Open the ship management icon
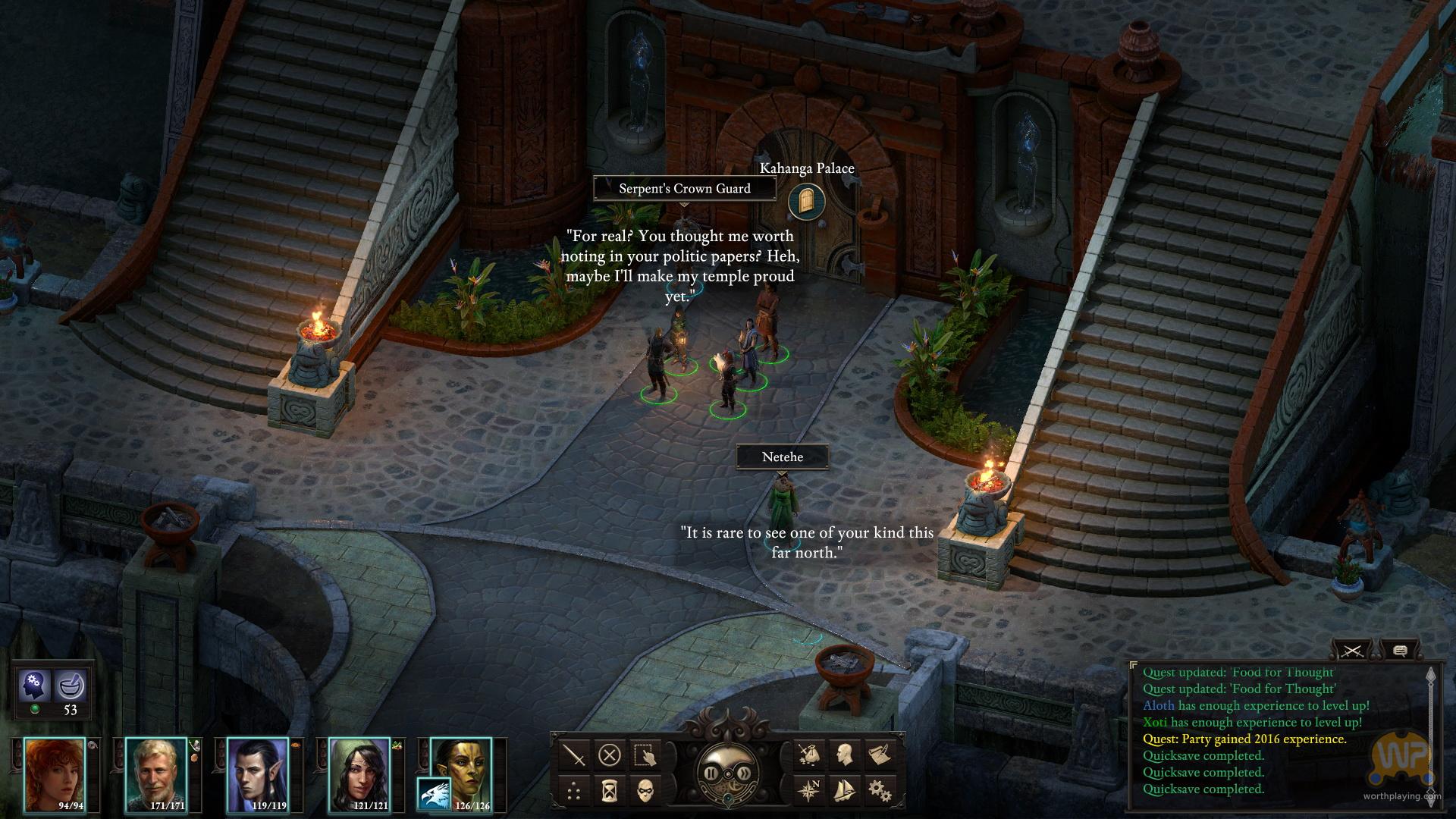Image resolution: width=1456 pixels, height=819 pixels. [x=844, y=792]
